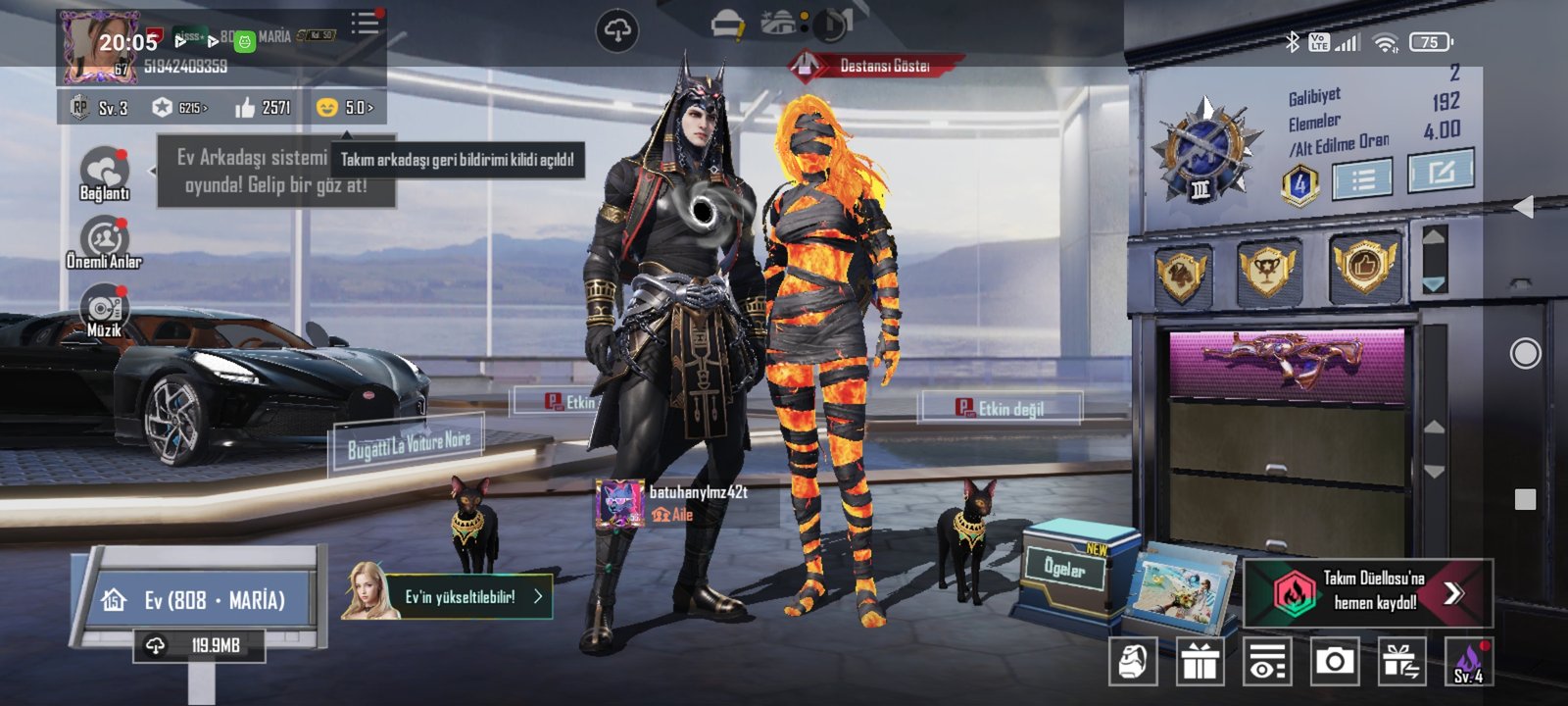Image resolution: width=1568 pixels, height=706 pixels.
Task: Tap the Ev'in yükseltilebilir upgrade banner
Action: 450,595
